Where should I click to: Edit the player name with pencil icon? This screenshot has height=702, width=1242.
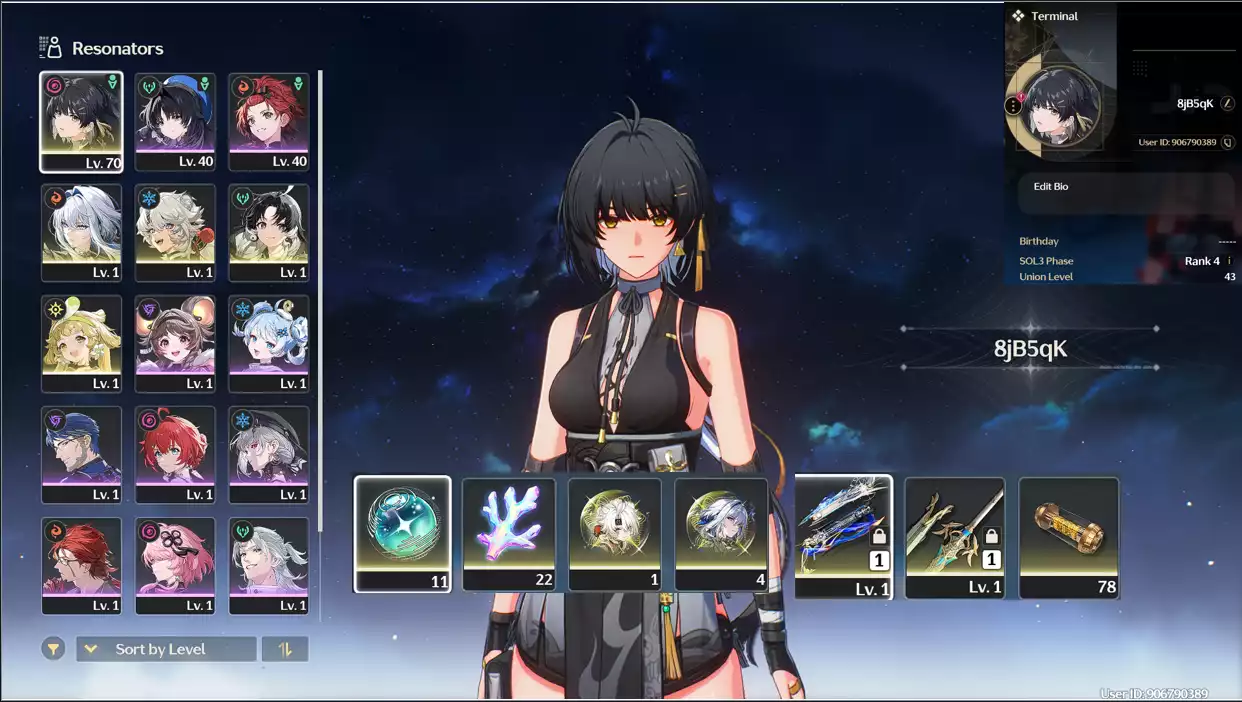[x=1228, y=104]
